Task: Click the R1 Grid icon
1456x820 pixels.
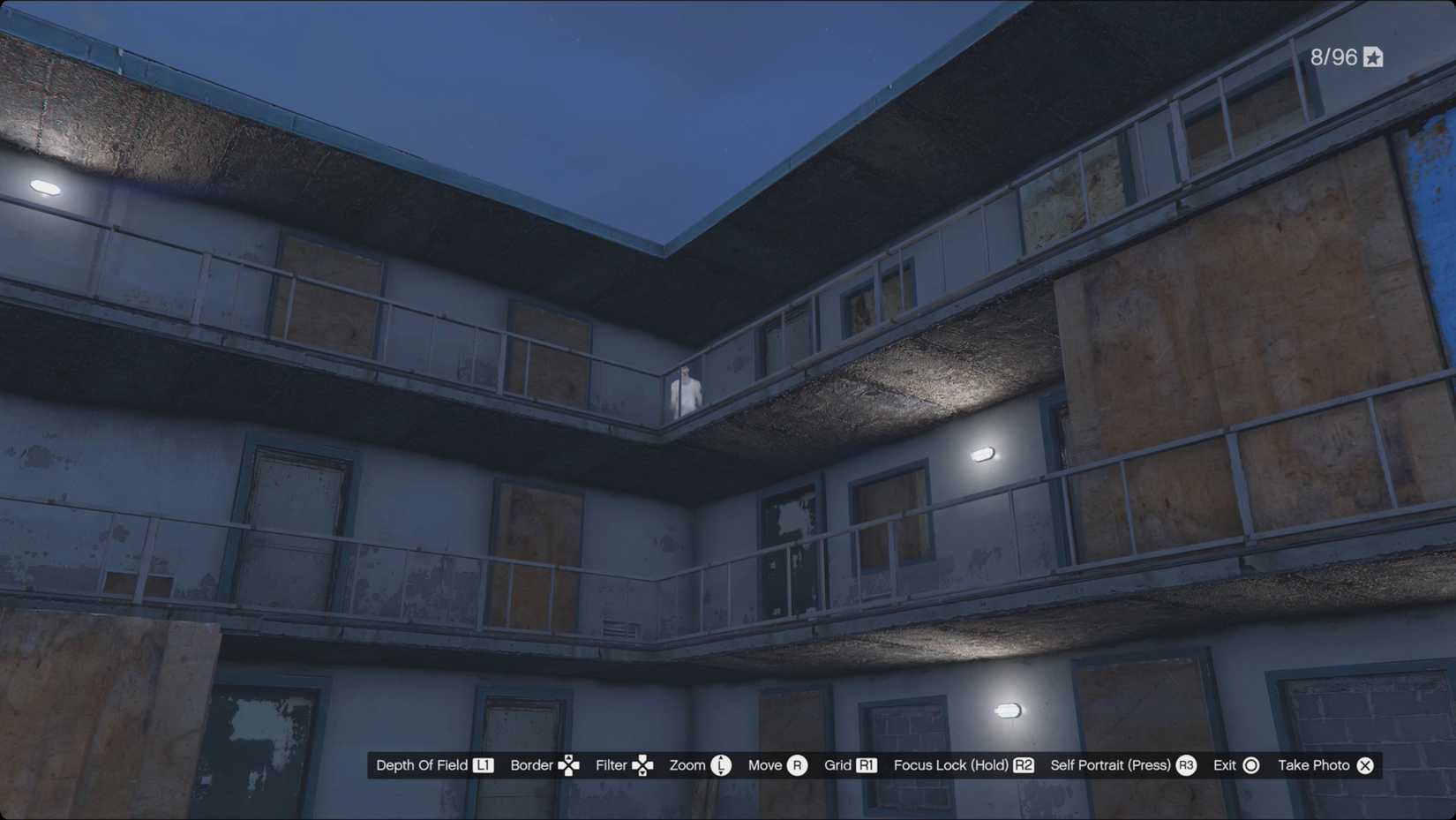Action: [x=867, y=765]
